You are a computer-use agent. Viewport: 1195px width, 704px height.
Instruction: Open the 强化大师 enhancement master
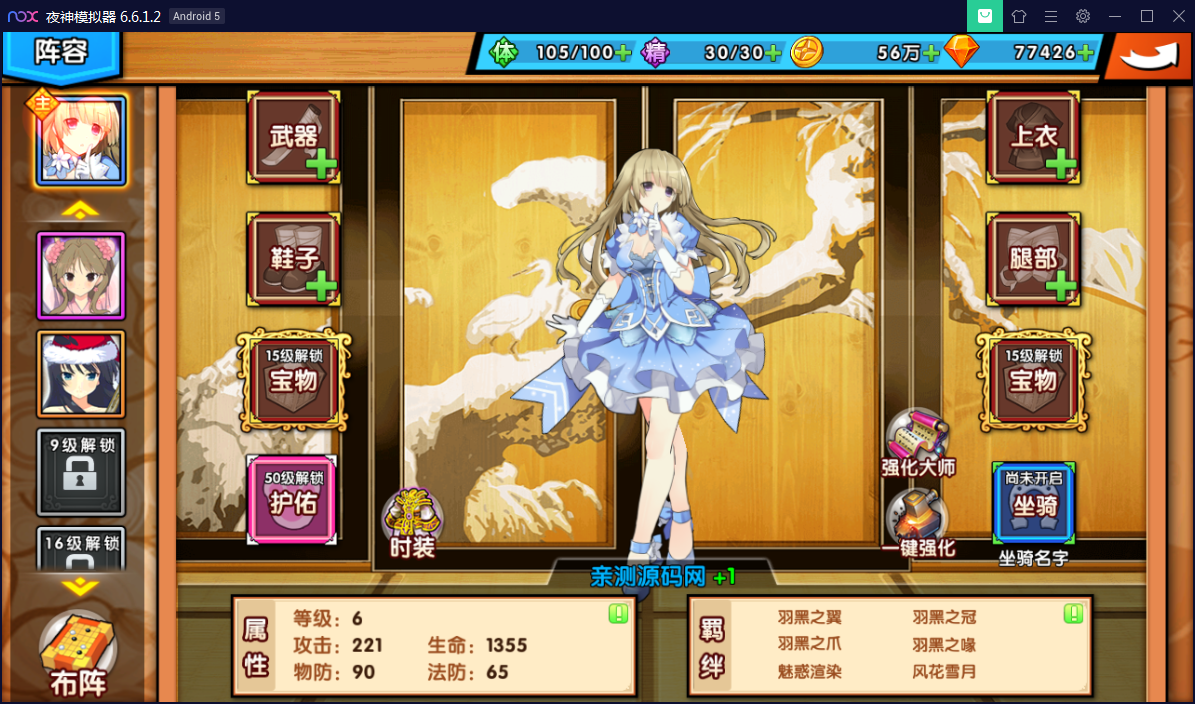click(x=918, y=442)
